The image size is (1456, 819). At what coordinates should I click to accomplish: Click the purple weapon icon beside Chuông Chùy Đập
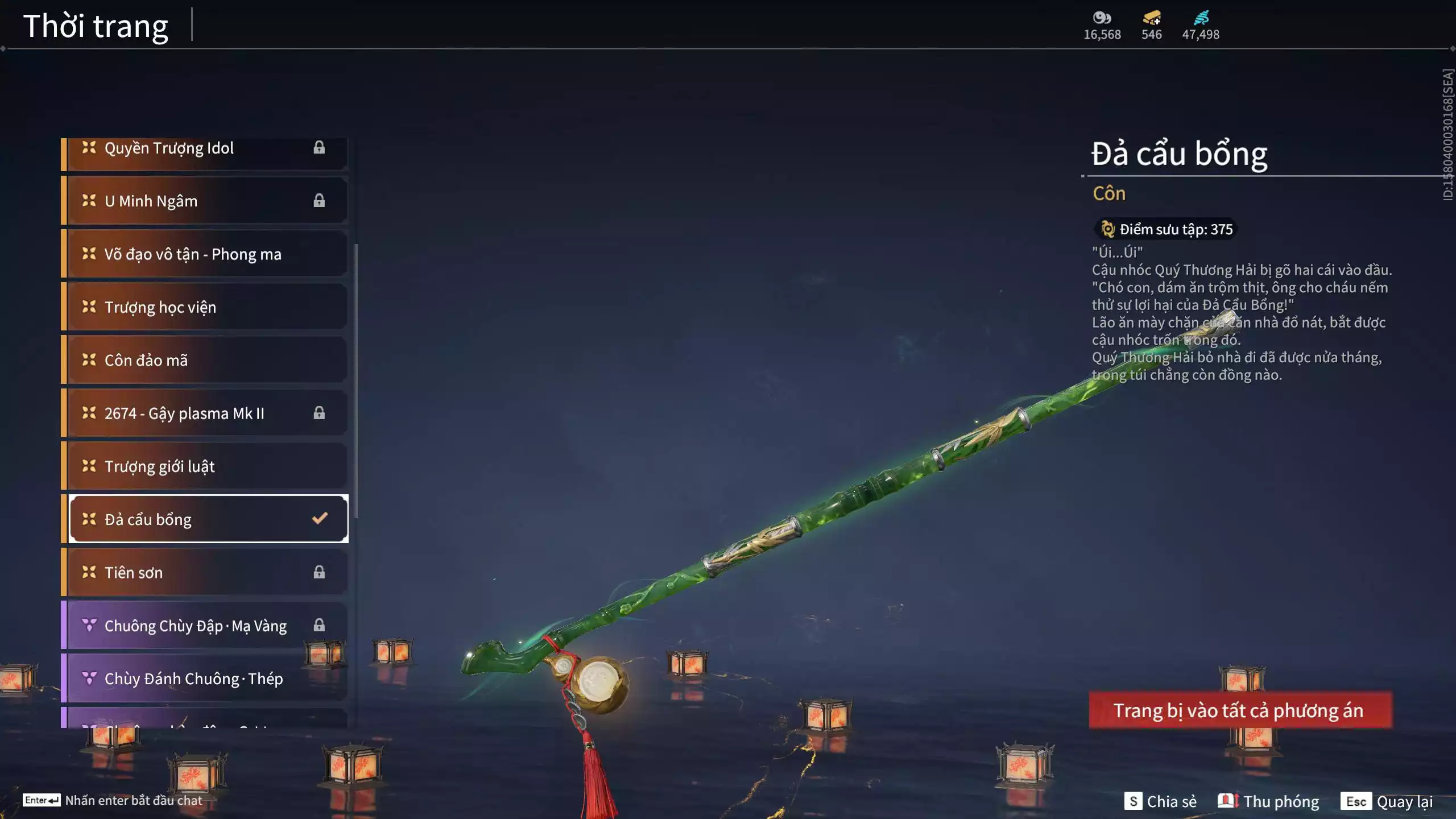pyautogui.click(x=88, y=625)
